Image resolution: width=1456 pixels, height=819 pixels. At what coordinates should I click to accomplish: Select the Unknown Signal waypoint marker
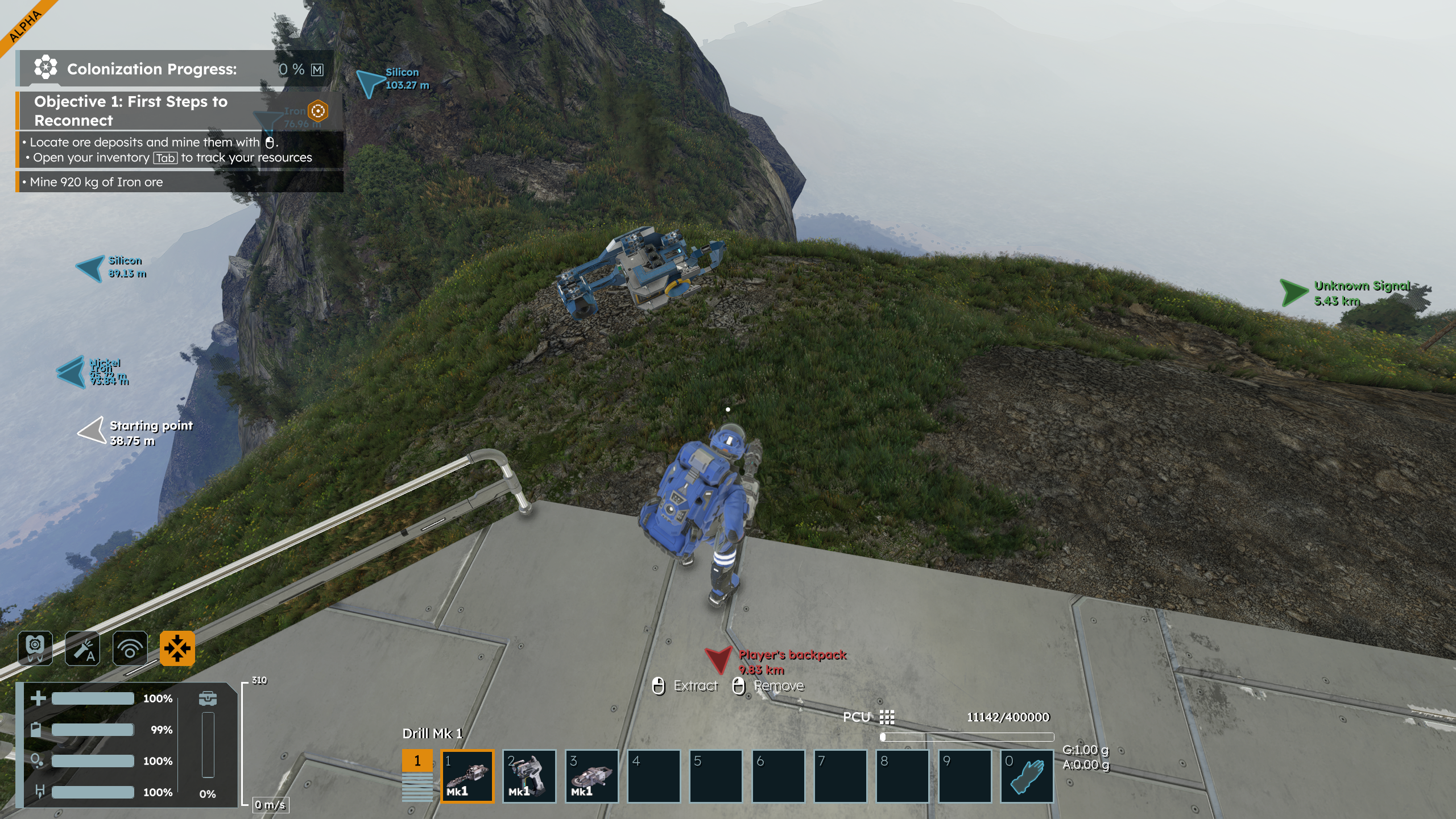[x=1294, y=293]
